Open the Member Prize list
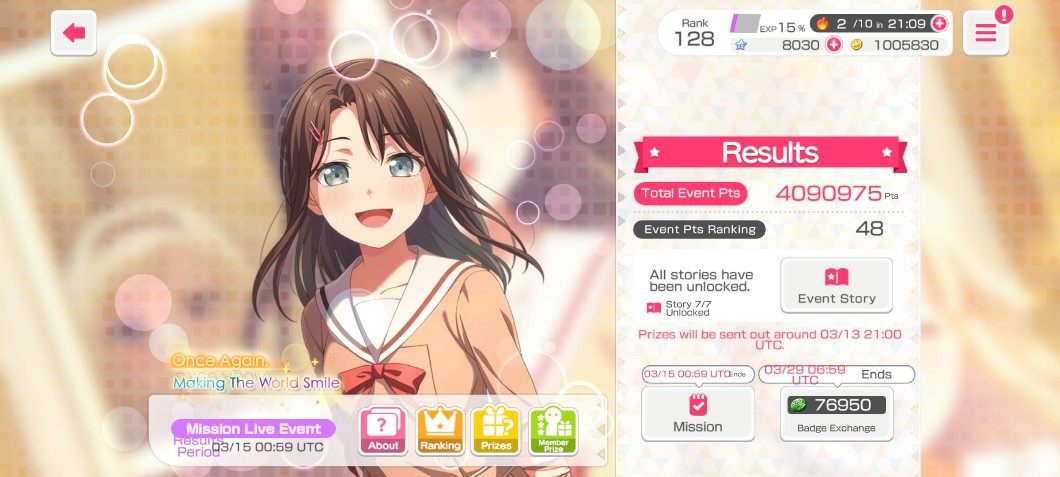 click(553, 431)
